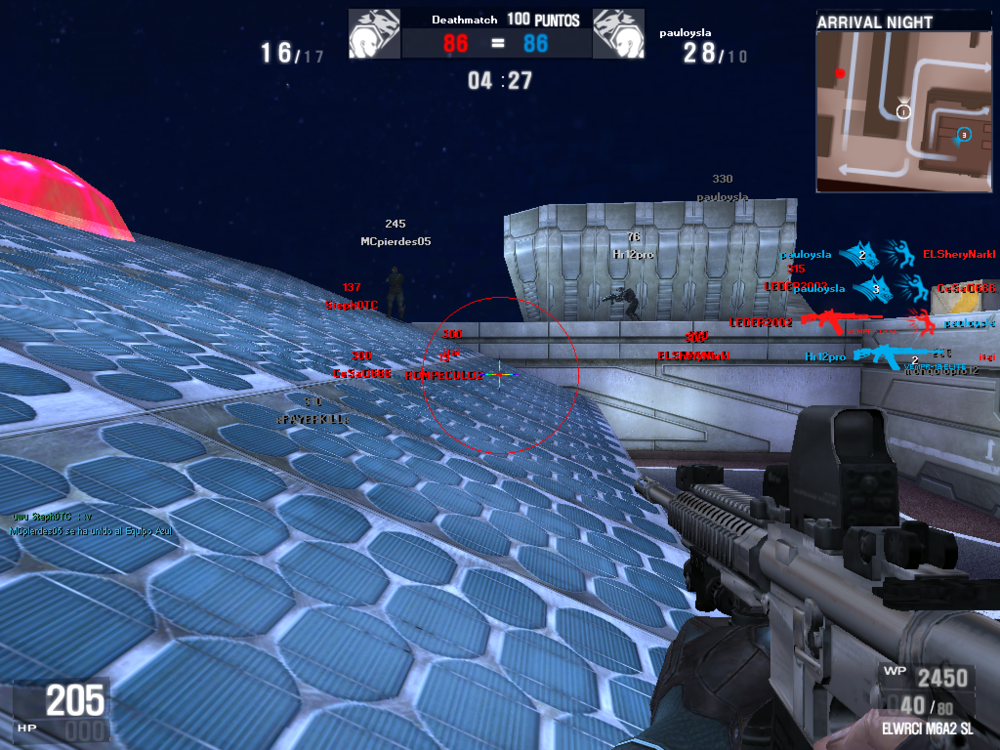Select the red team wolf emblem
Image resolution: width=1000 pixels, height=750 pixels.
coord(374,34)
